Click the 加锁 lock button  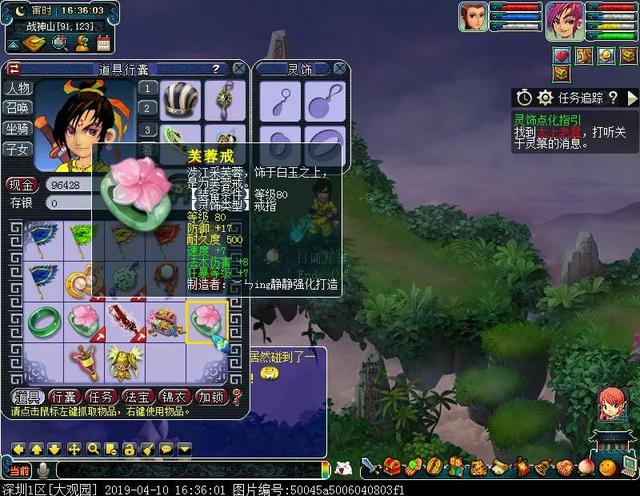click(x=211, y=397)
